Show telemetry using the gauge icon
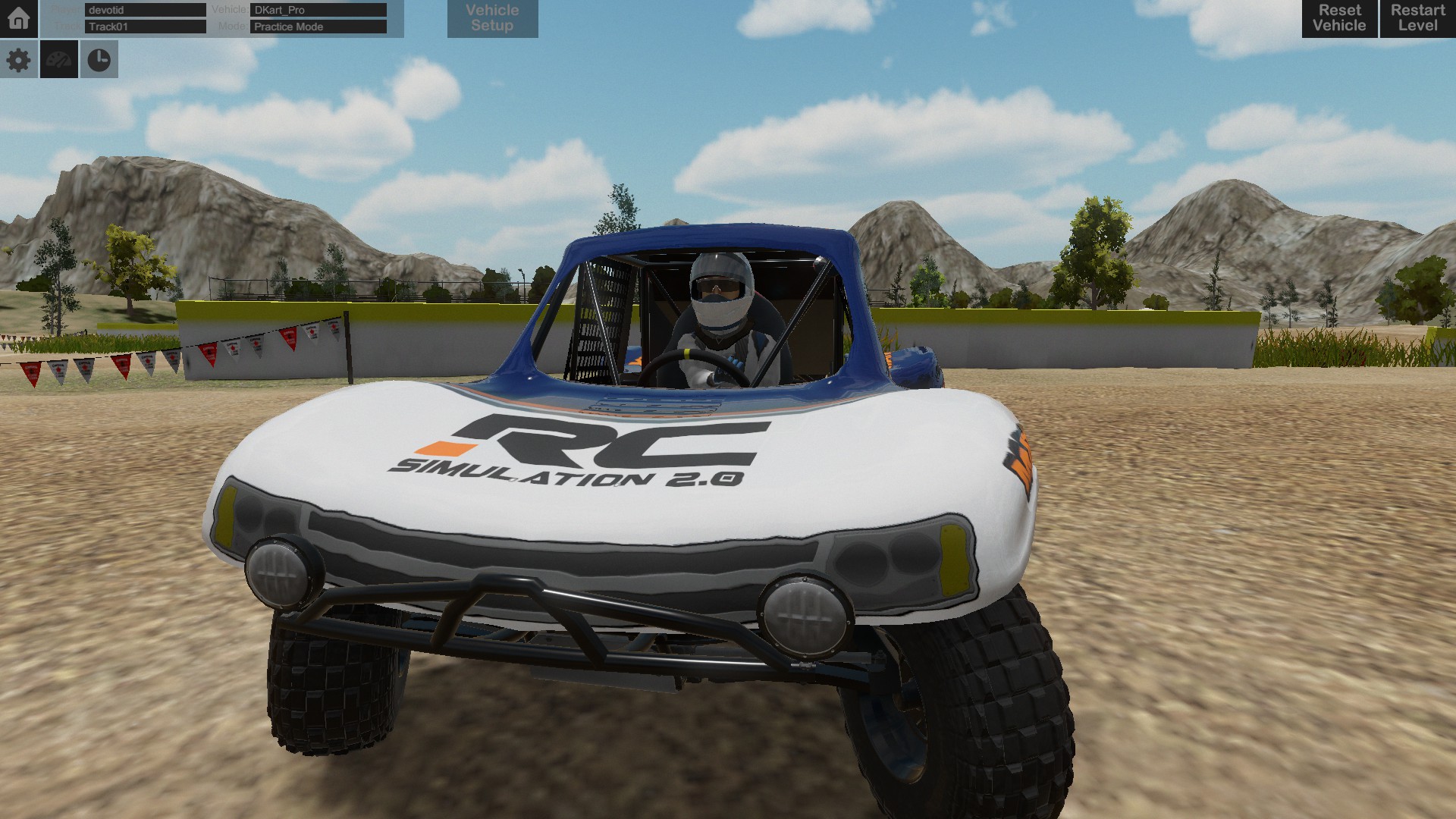This screenshot has width=1456, height=819. (59, 59)
